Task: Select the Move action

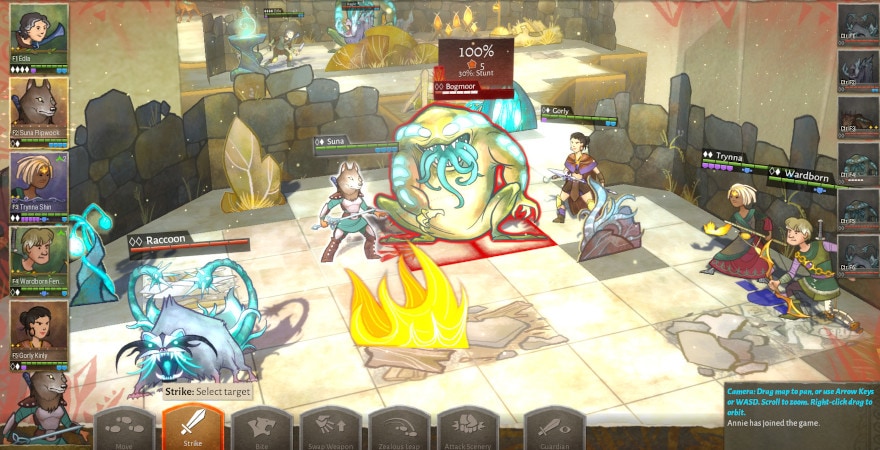Action: click(x=124, y=428)
